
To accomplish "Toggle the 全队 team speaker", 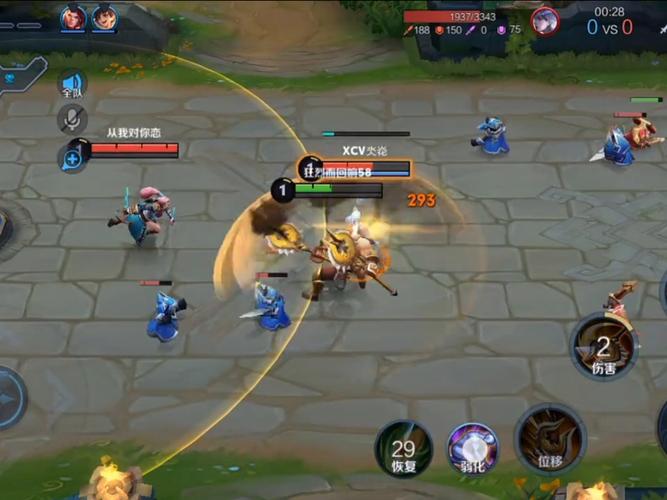I will click(71, 85).
